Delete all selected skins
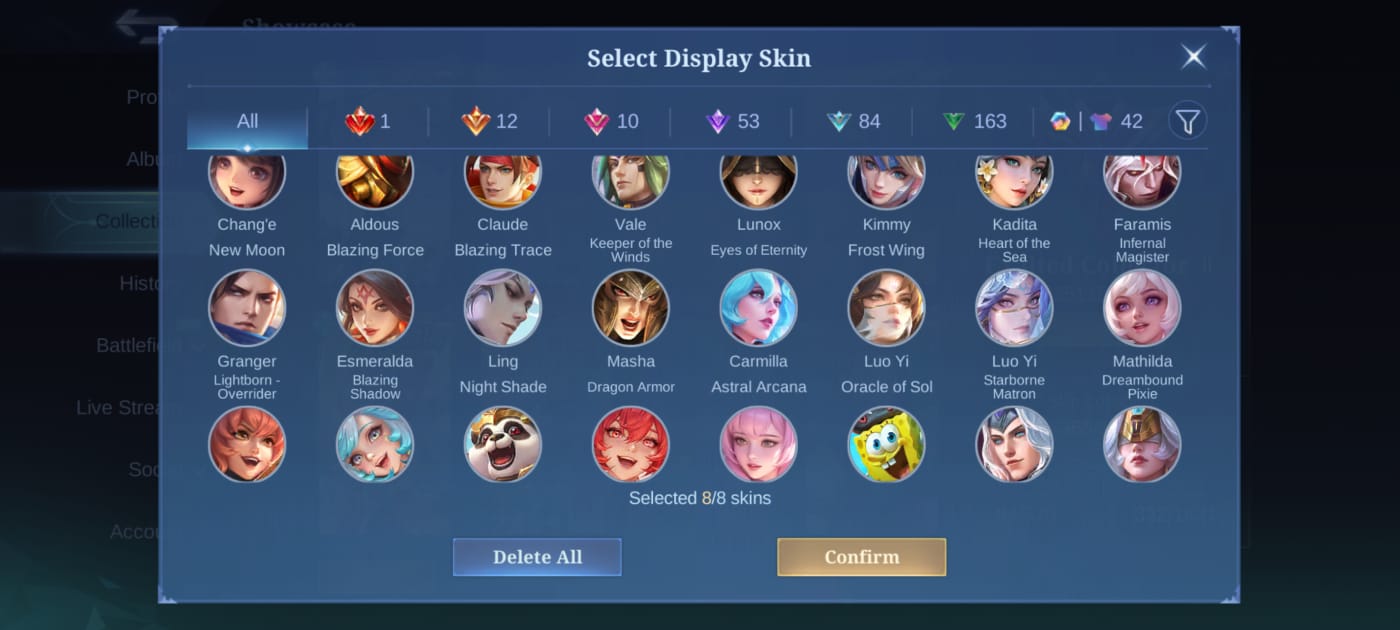 (537, 557)
